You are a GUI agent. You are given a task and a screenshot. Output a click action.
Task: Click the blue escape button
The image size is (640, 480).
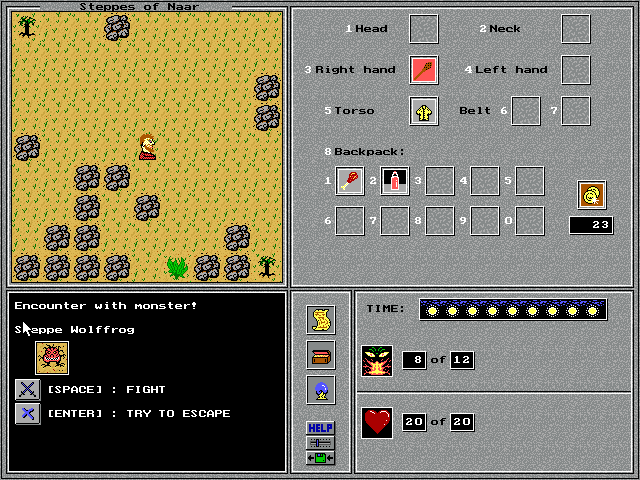[x=28, y=413]
